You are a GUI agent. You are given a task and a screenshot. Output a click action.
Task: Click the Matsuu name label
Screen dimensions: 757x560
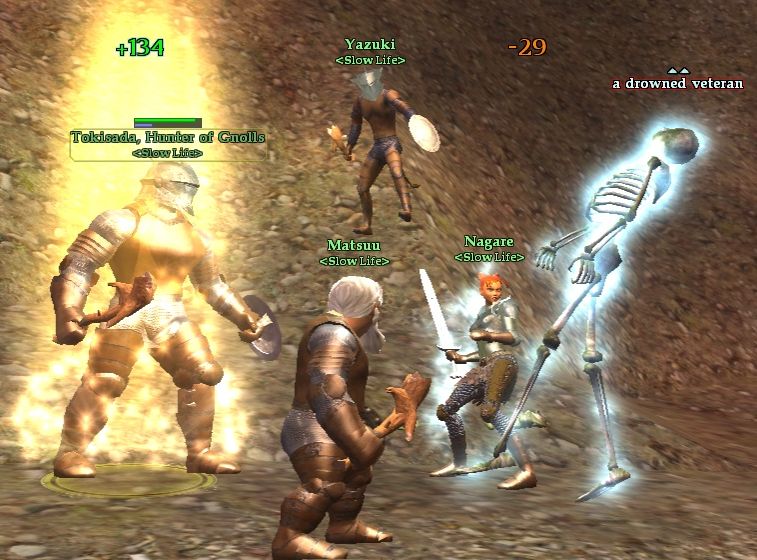coord(354,246)
